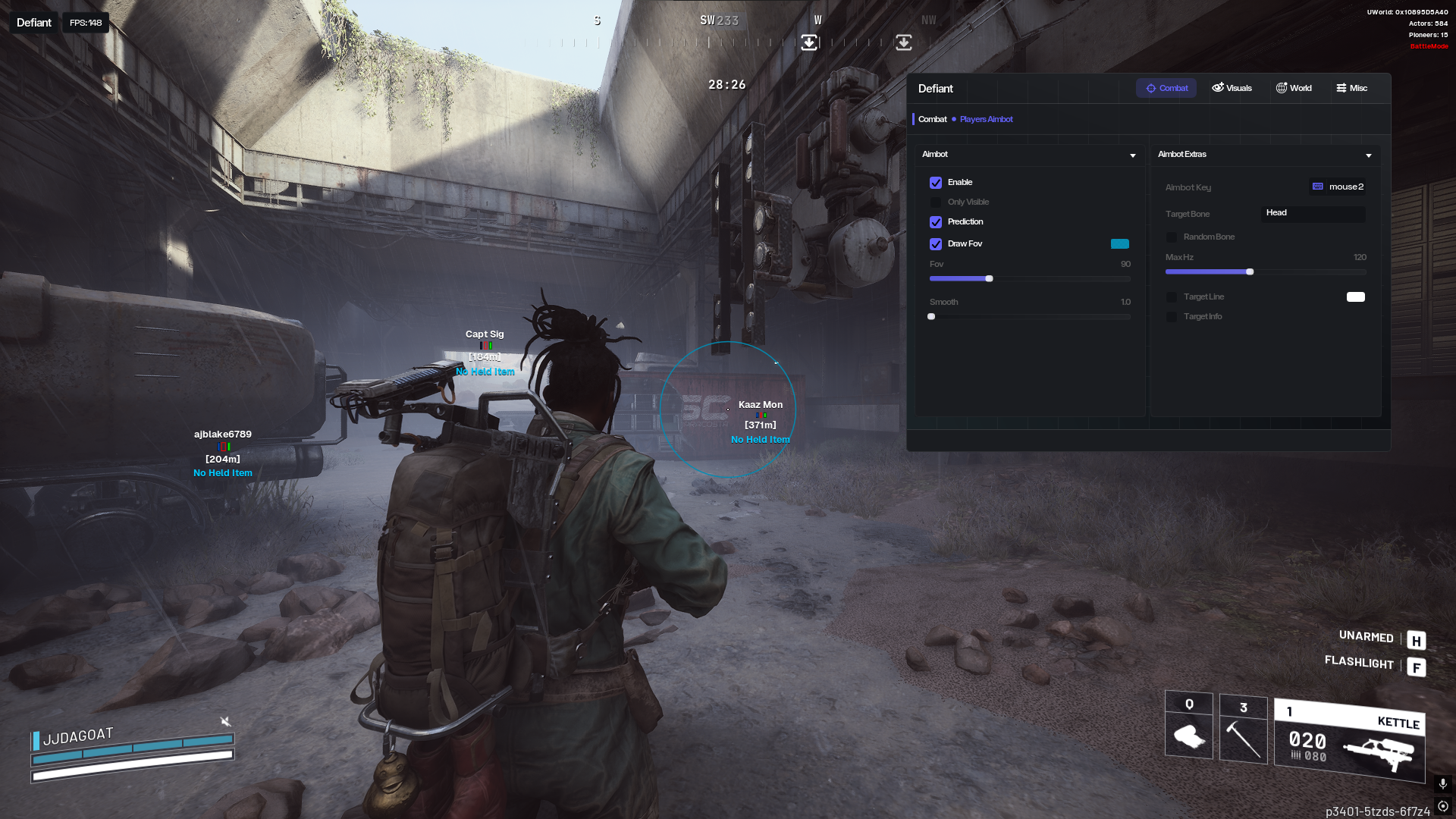Image resolution: width=1456 pixels, height=819 pixels.
Task: Click the Fov slider handle
Action: [989, 279]
